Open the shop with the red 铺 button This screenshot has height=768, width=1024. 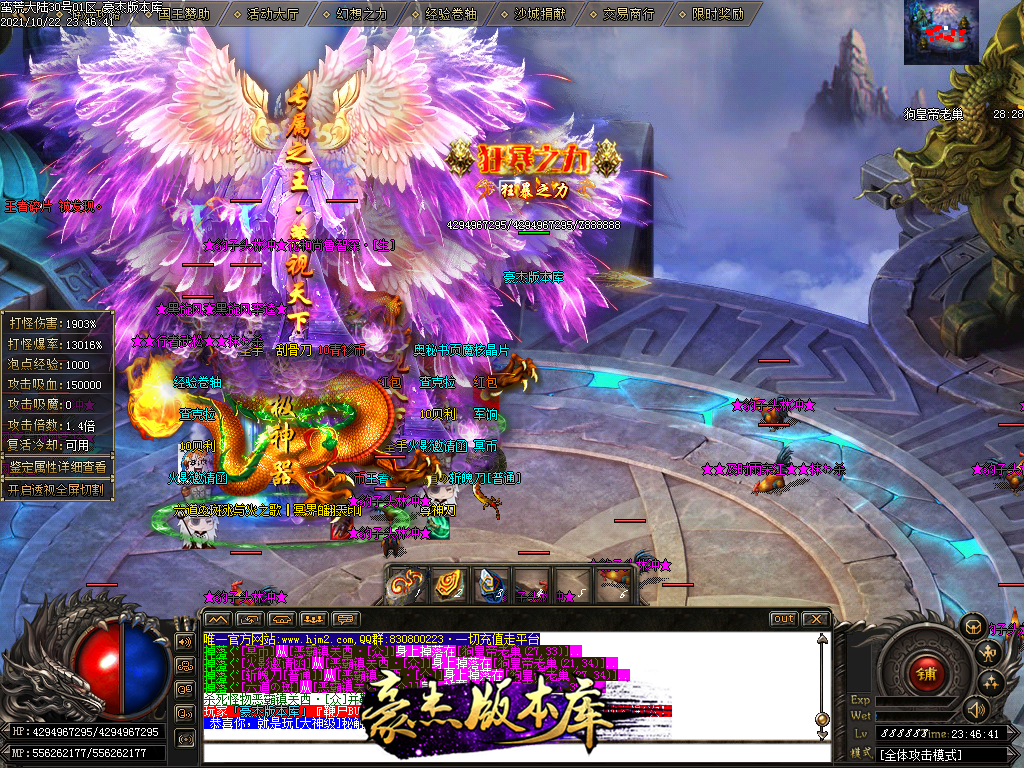(x=926, y=673)
